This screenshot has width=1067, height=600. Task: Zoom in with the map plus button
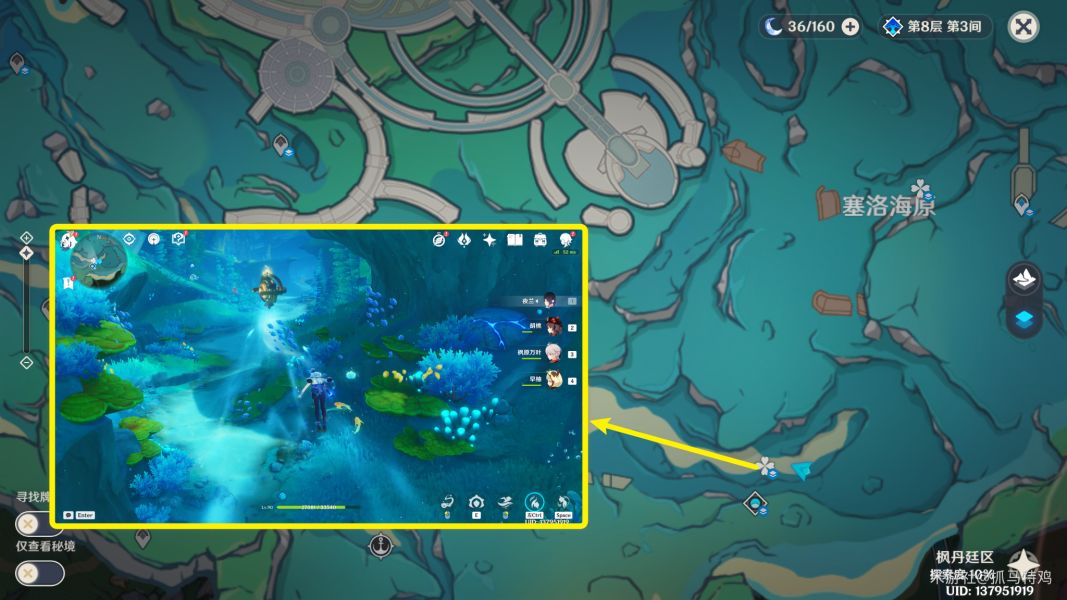26,237
